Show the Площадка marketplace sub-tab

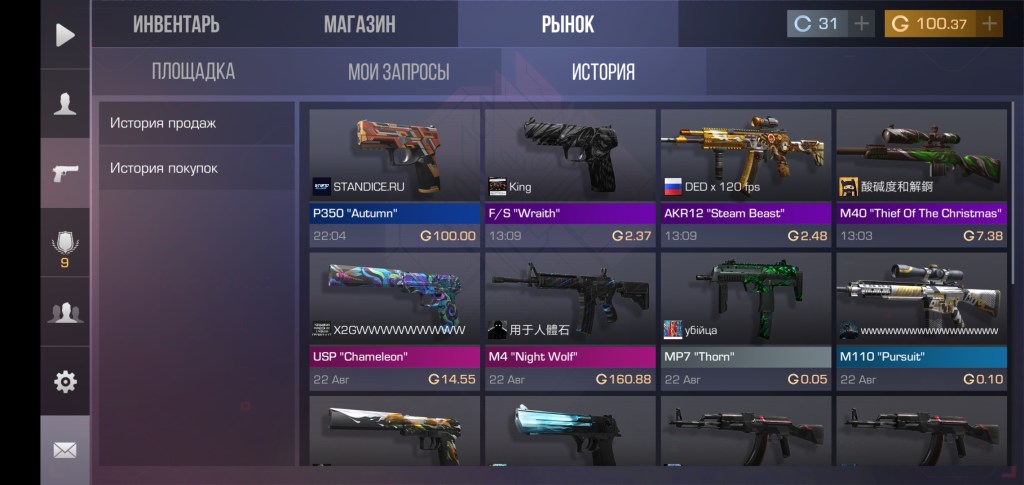(x=193, y=72)
